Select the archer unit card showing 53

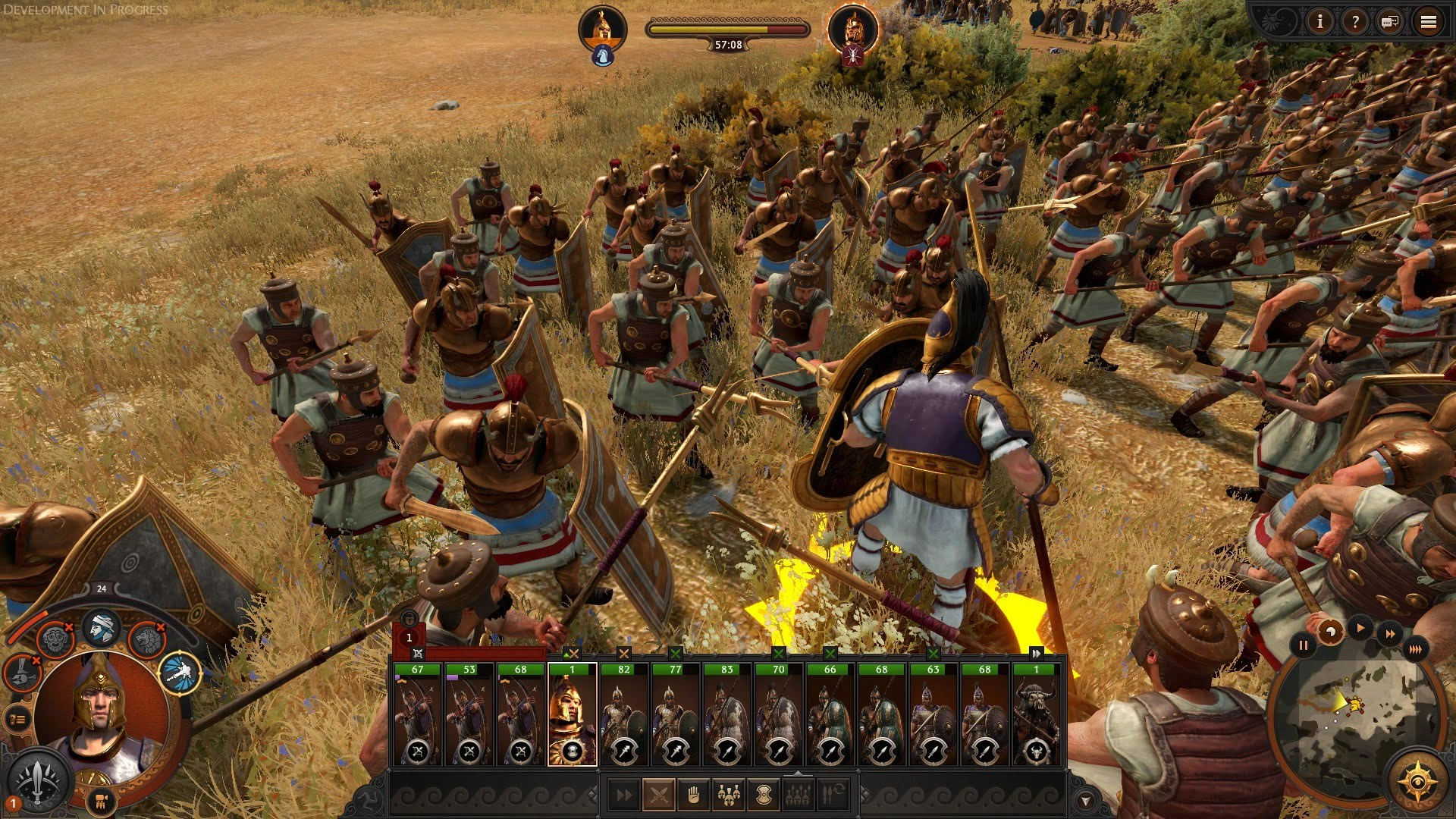pyautogui.click(x=469, y=714)
